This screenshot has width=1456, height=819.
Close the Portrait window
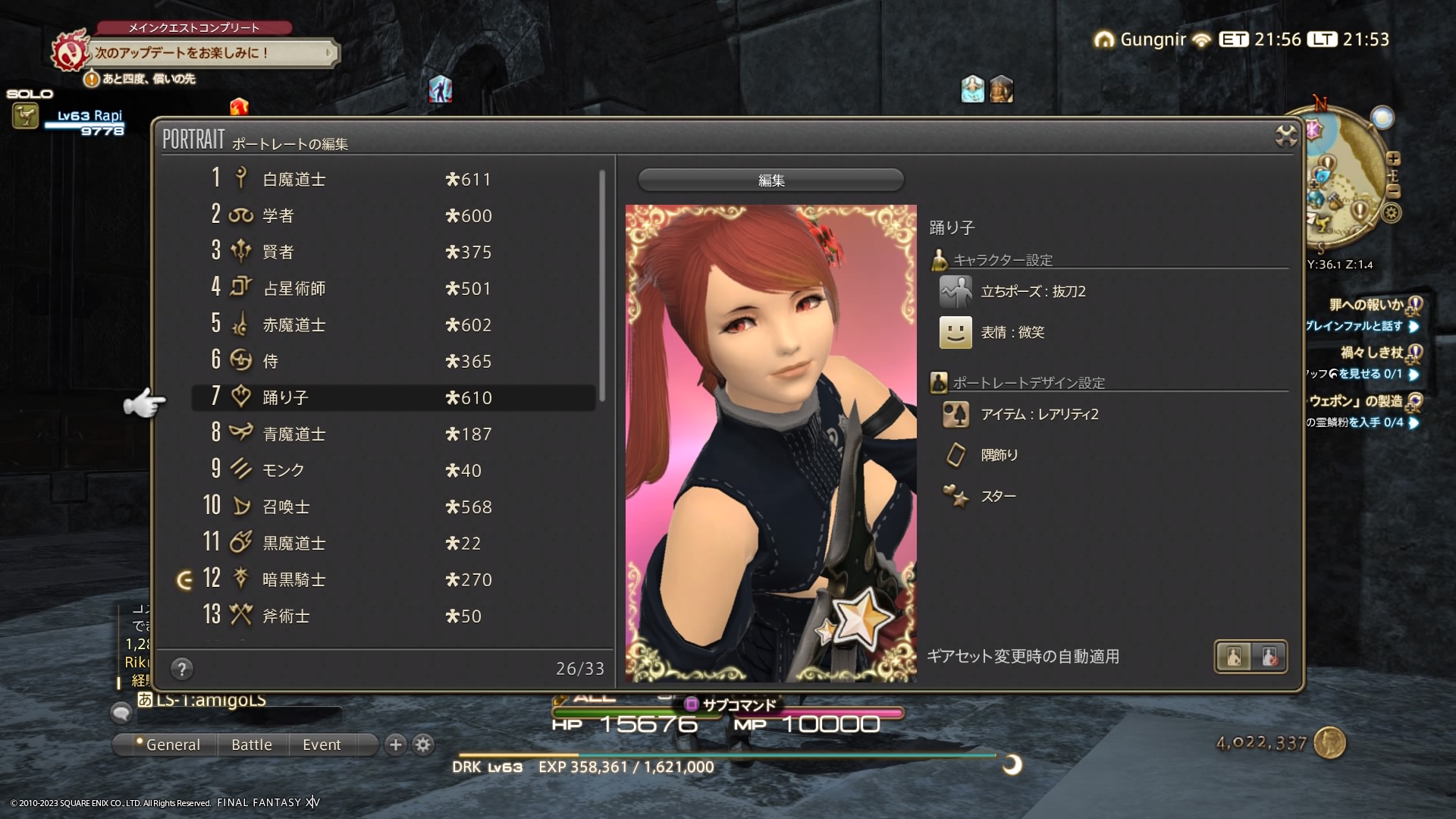point(1286,136)
